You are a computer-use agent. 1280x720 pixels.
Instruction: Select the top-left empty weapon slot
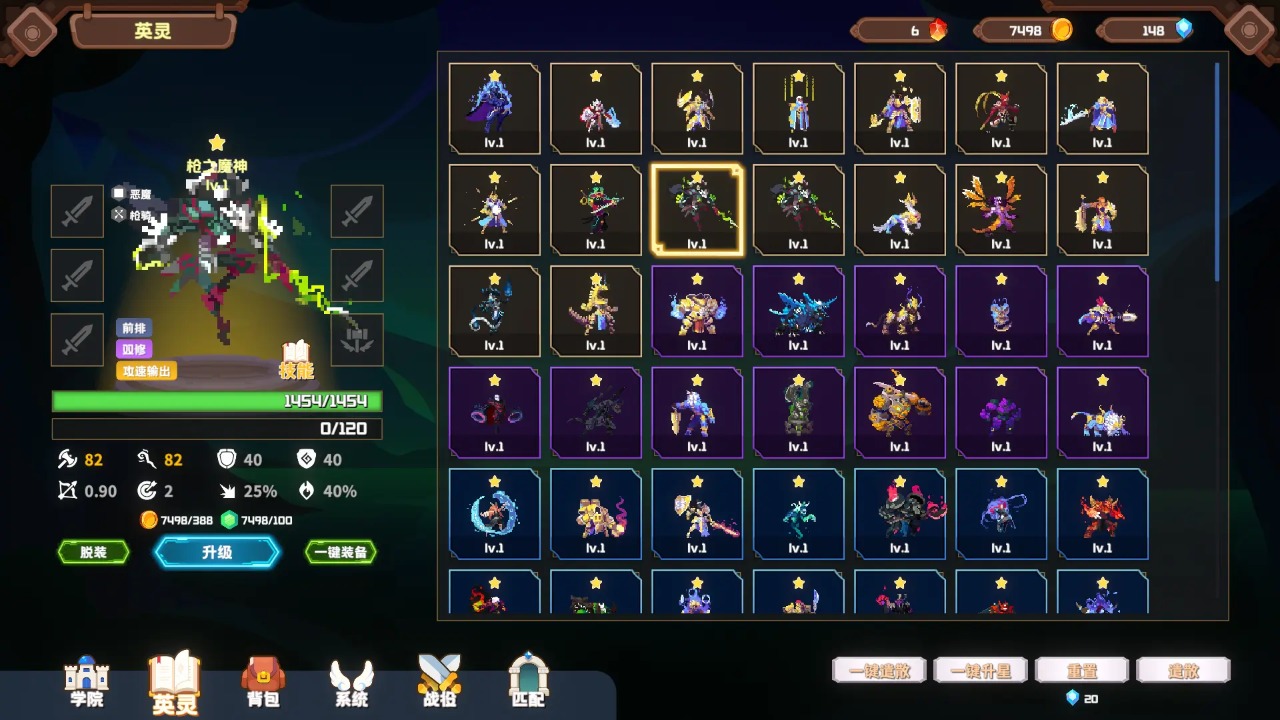coord(77,212)
